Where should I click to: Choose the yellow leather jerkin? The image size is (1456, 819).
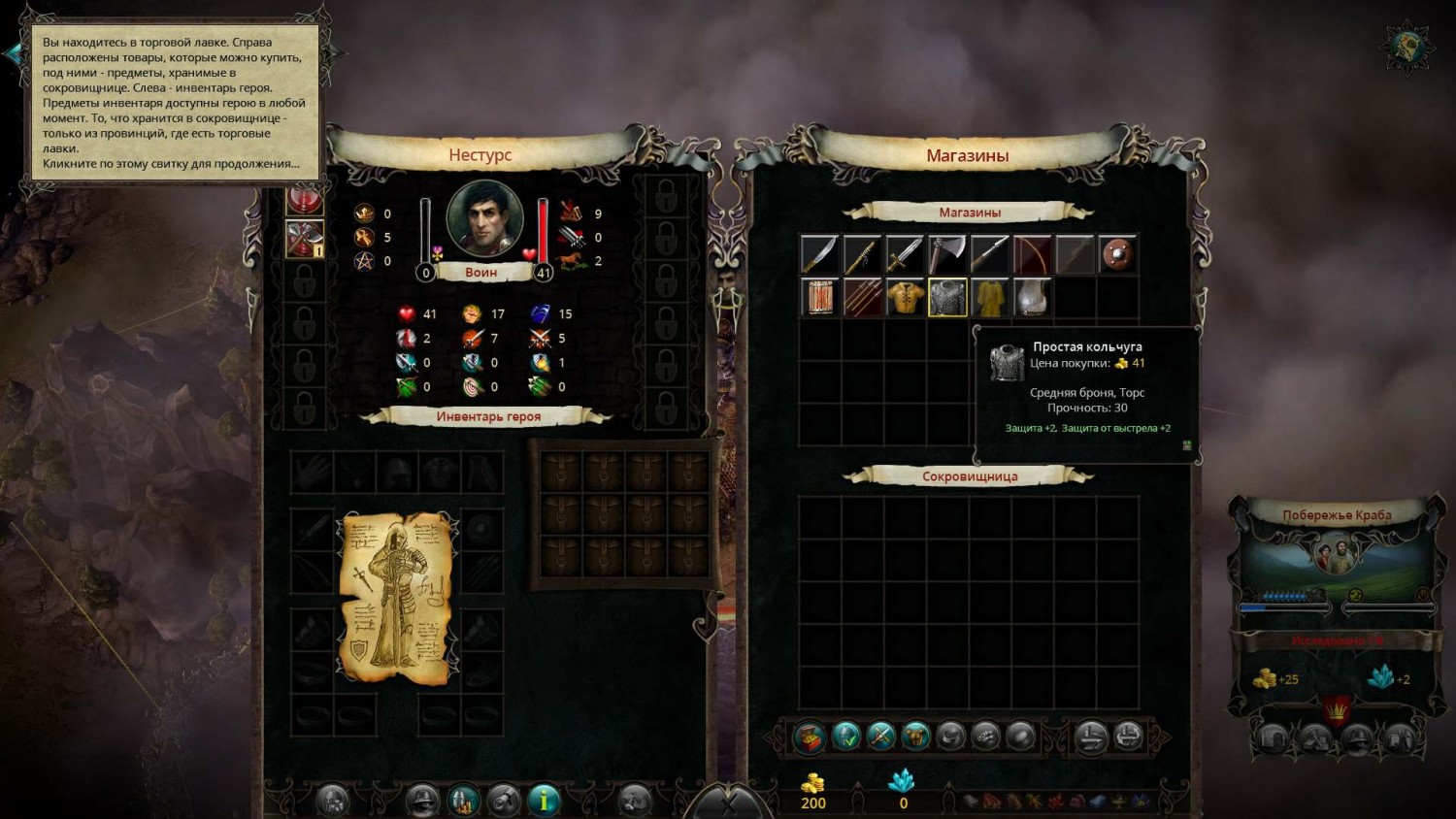pyautogui.click(x=905, y=297)
